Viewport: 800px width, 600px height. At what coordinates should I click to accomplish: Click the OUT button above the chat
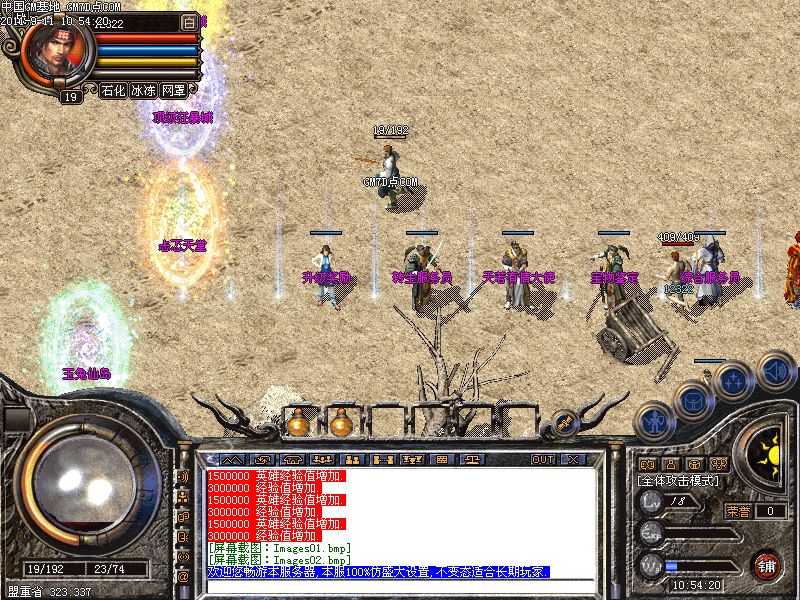coord(542,459)
